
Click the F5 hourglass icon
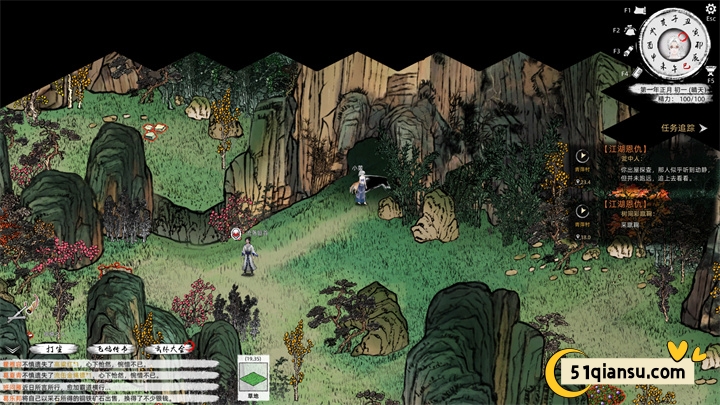(712, 68)
